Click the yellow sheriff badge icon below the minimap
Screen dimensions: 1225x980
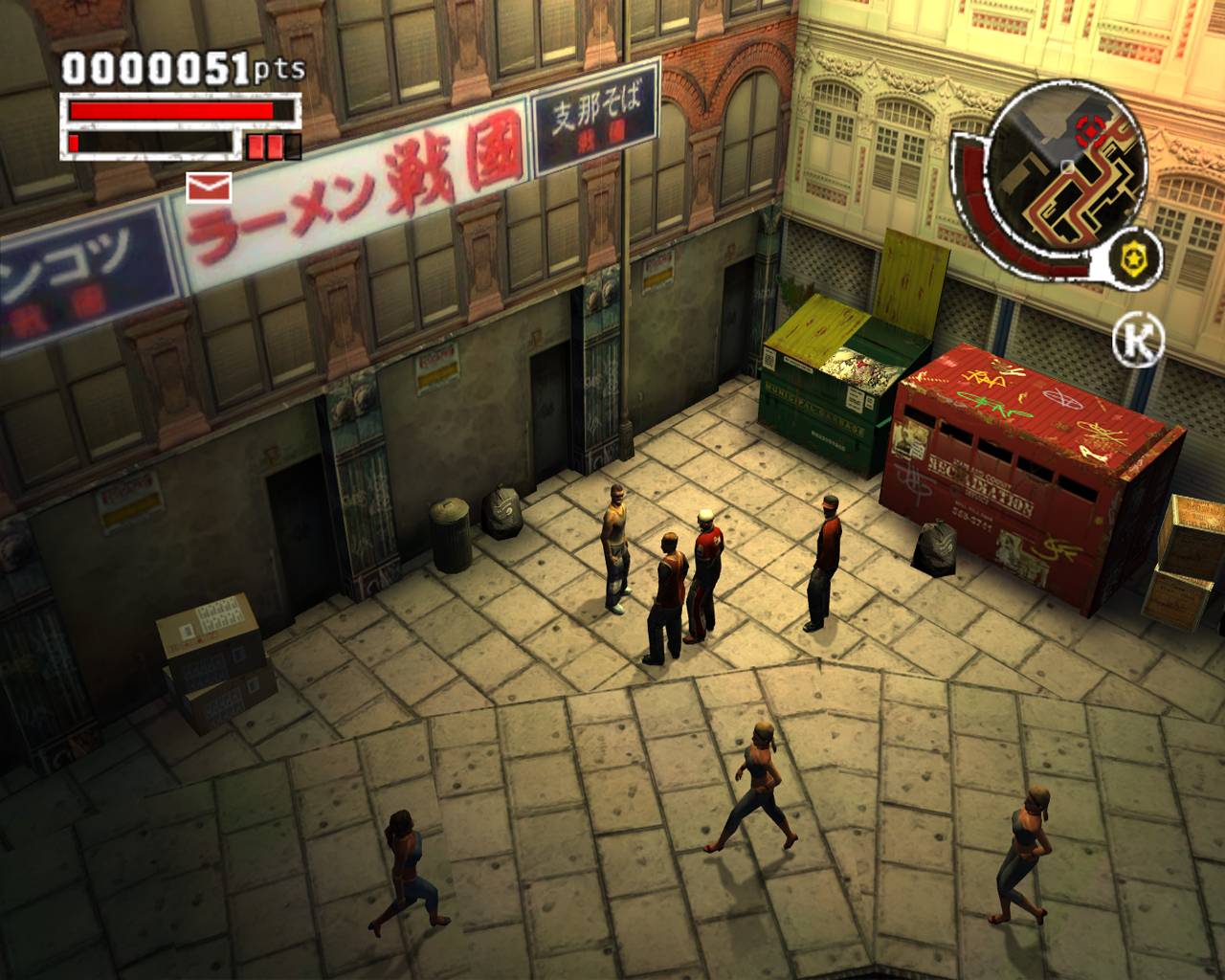tap(1132, 257)
